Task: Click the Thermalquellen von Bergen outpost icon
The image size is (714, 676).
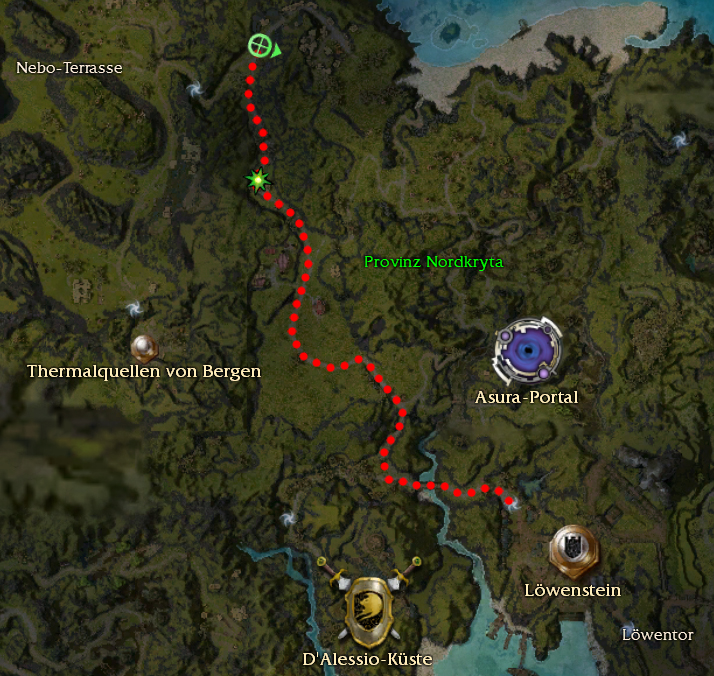Action: pos(146,347)
